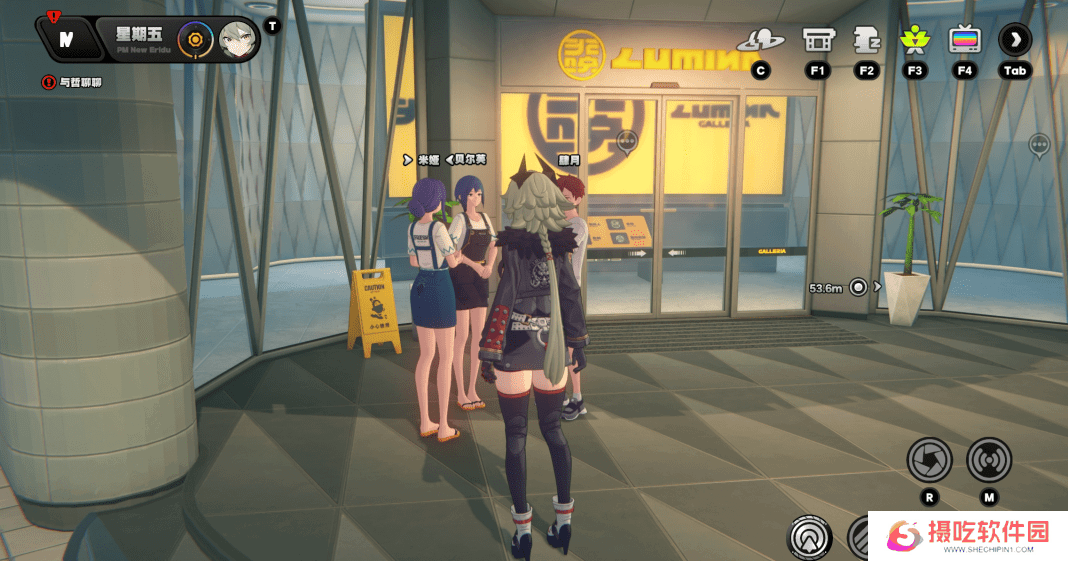Expand the top-right arrow menu
Screen dimensions: 1068x561
[x=1015, y=41]
